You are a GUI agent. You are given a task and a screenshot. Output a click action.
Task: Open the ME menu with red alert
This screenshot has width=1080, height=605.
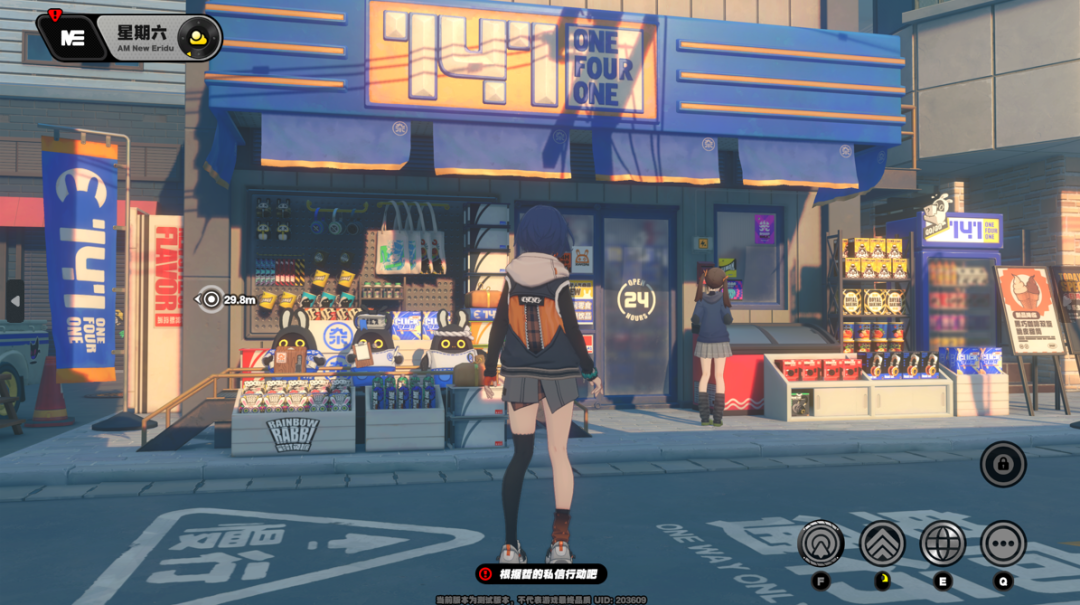[x=71, y=37]
